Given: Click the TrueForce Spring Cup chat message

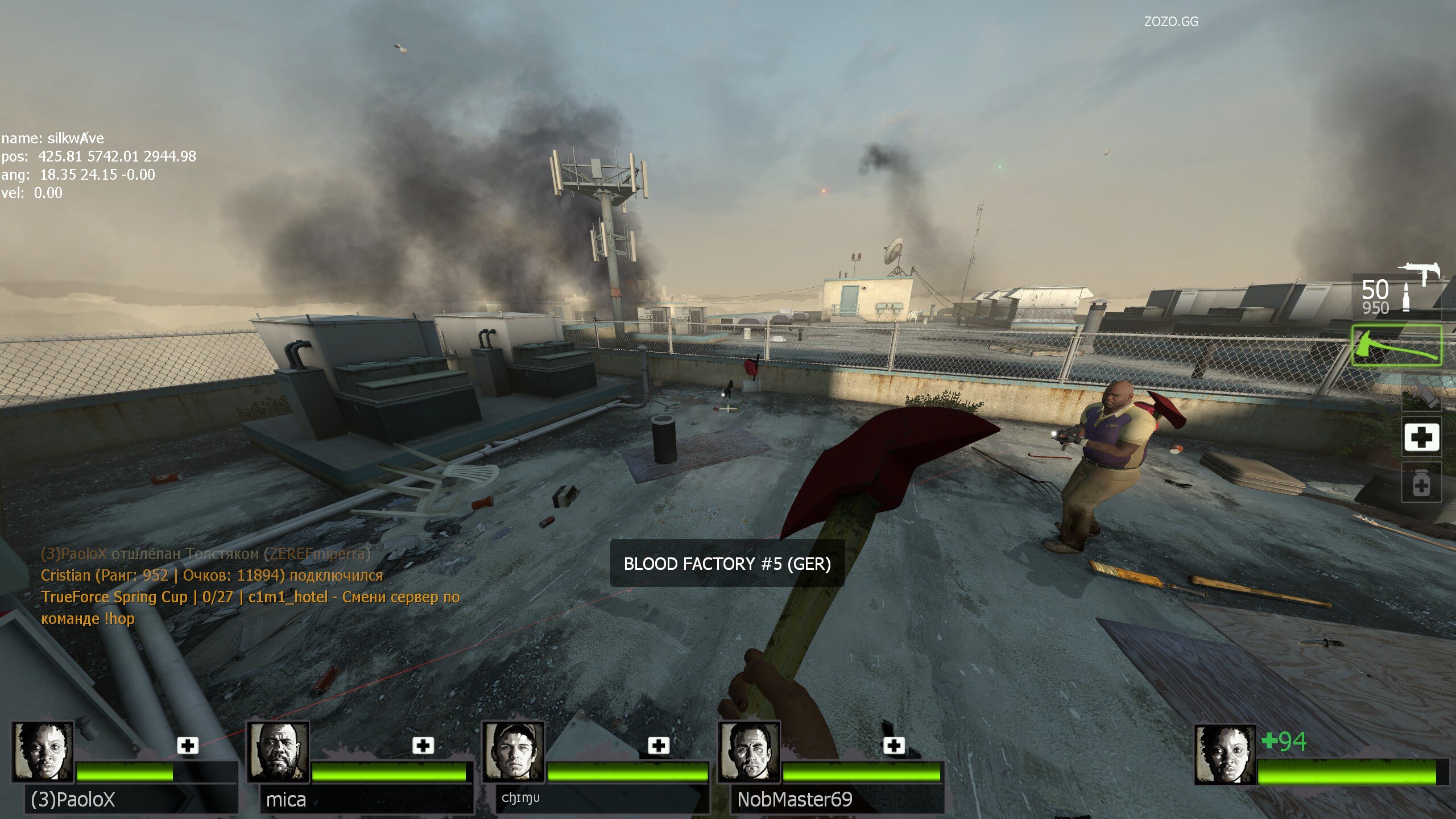Looking at the screenshot, I should [250, 607].
